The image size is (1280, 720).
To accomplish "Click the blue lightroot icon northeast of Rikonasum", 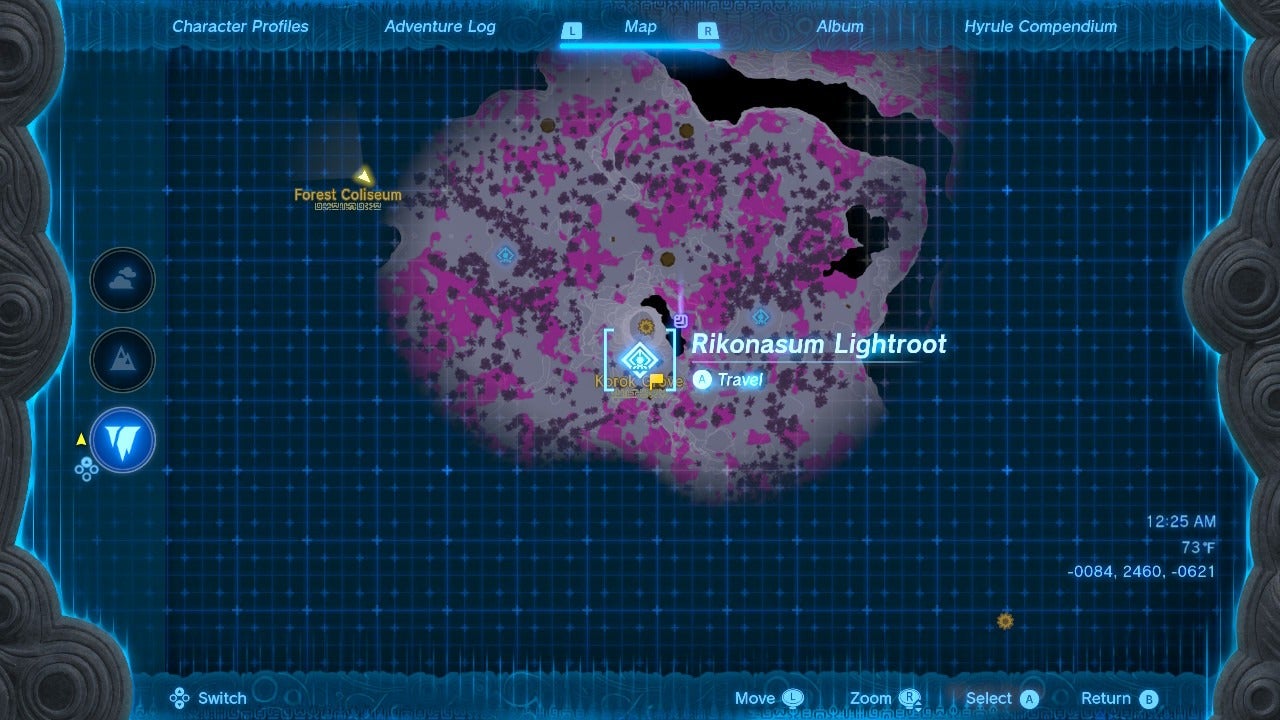I will tap(759, 317).
